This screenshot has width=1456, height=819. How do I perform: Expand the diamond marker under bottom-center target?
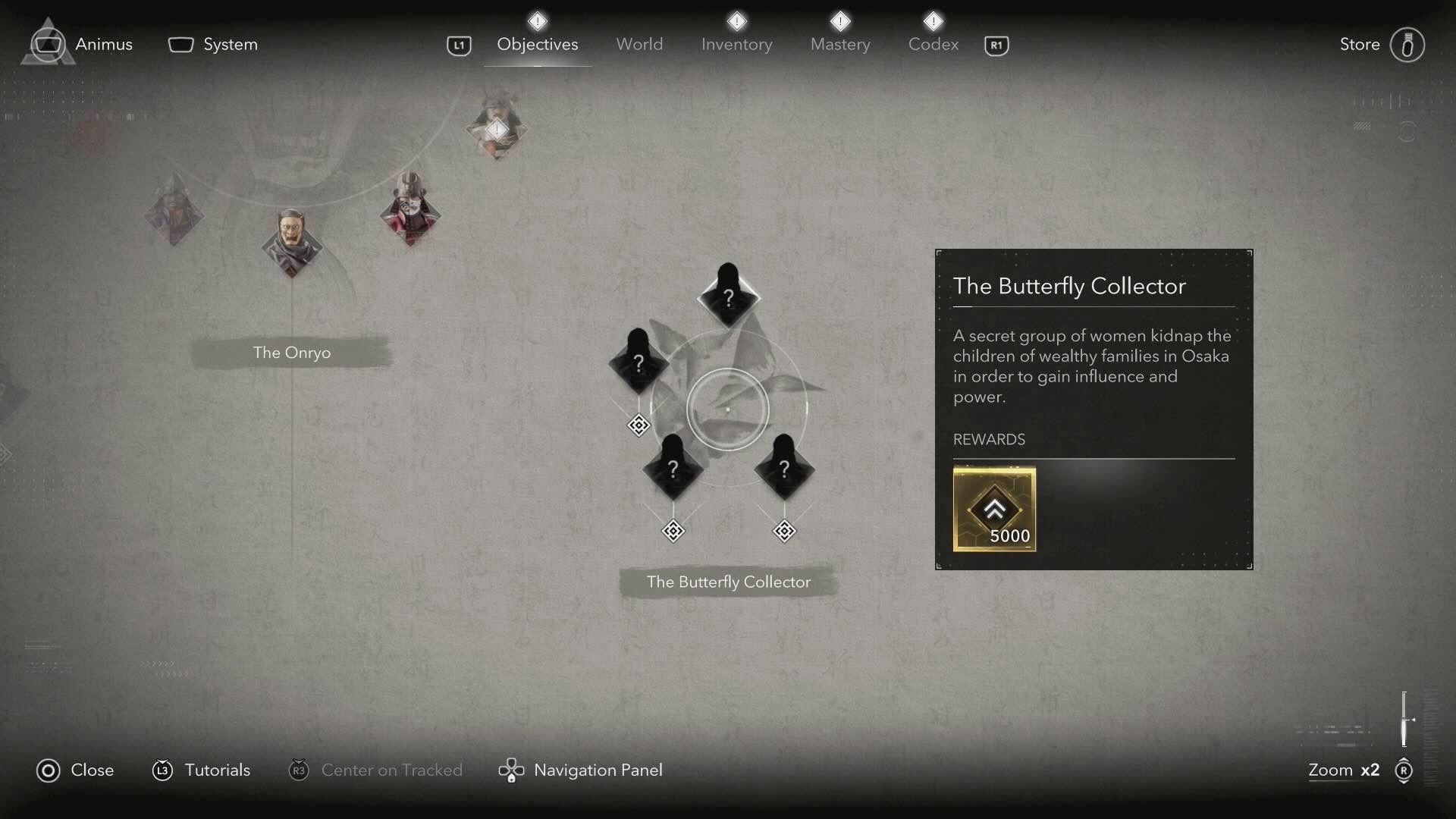(673, 530)
